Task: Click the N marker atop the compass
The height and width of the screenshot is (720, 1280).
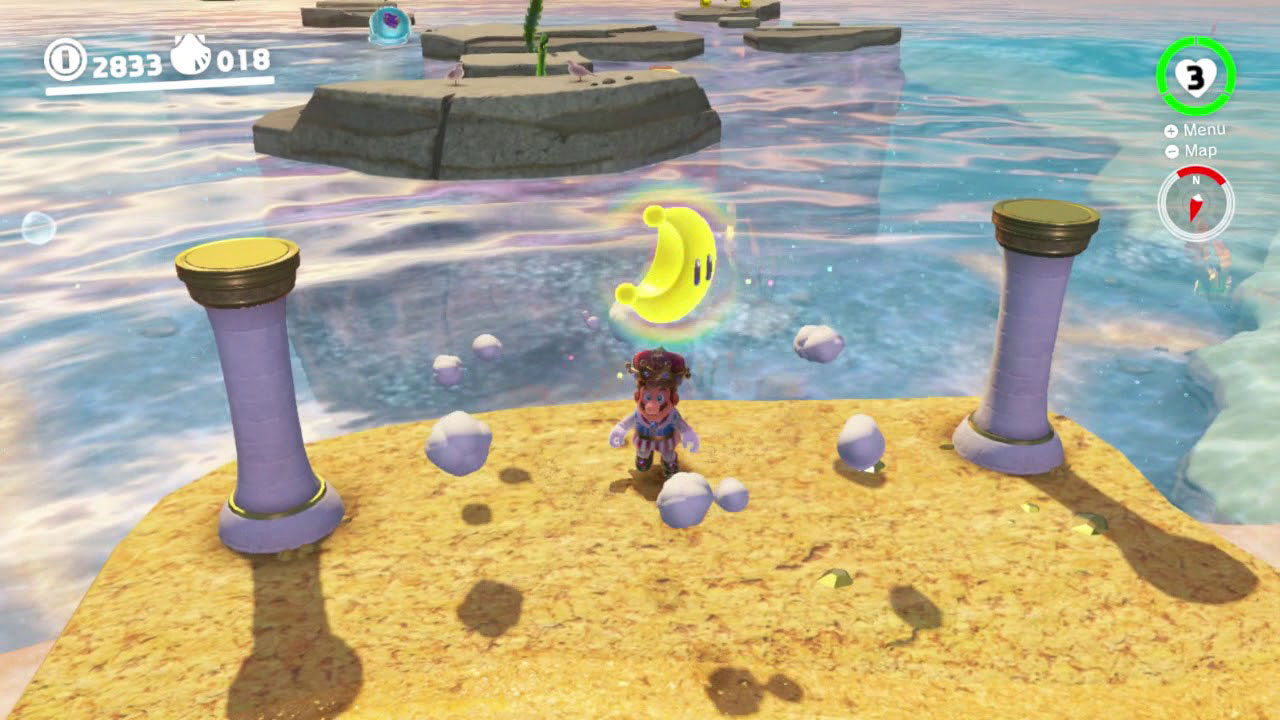Action: pyautogui.click(x=1197, y=179)
